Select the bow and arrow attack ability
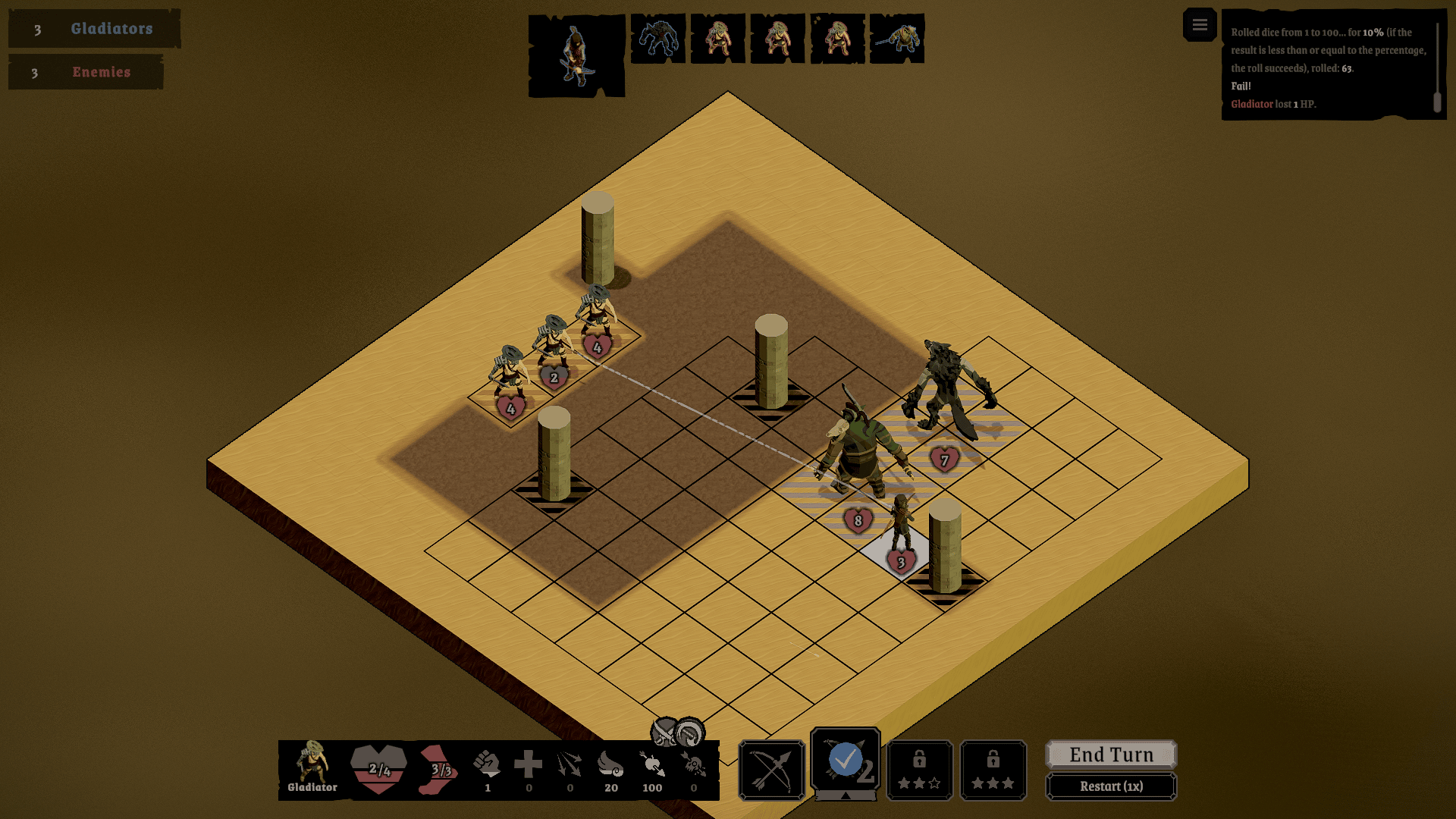Screen dimensions: 1456x819 (771, 770)
